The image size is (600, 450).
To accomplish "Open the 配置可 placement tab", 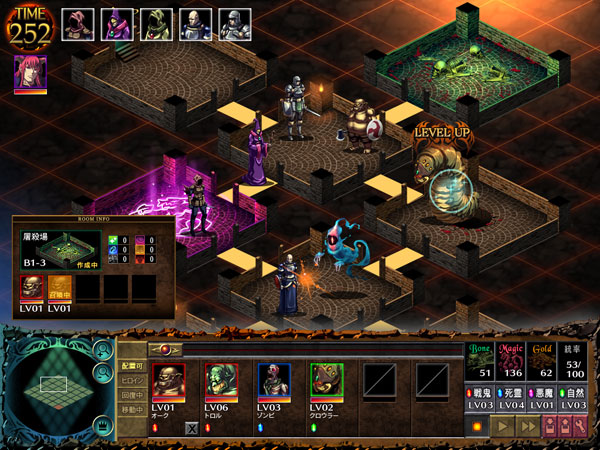I will coord(132,365).
